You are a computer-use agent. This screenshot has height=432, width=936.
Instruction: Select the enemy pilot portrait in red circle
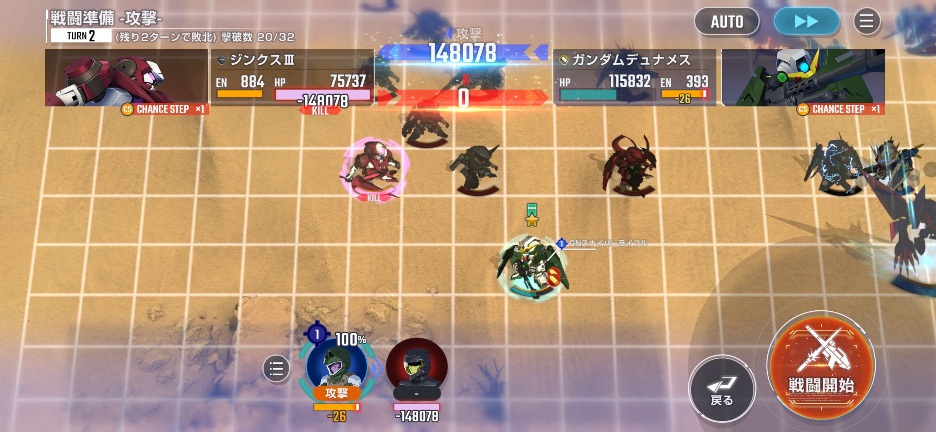pyautogui.click(x=416, y=370)
